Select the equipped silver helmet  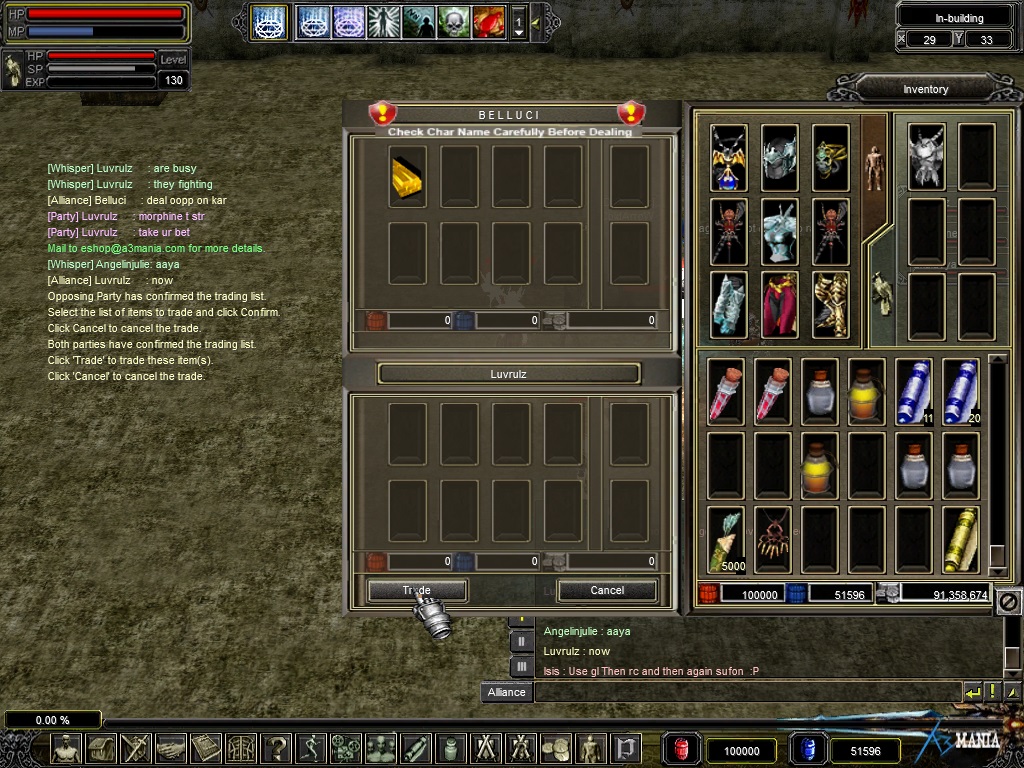coord(780,157)
